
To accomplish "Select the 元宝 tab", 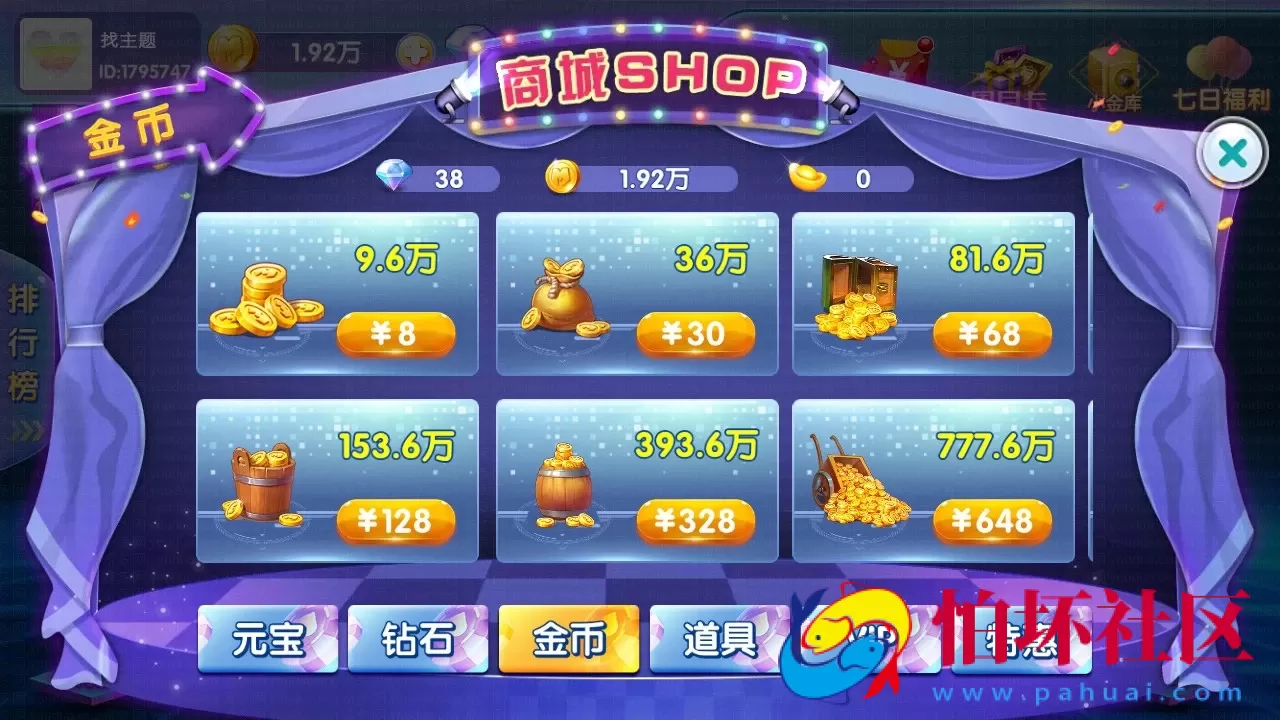I will click(x=268, y=641).
